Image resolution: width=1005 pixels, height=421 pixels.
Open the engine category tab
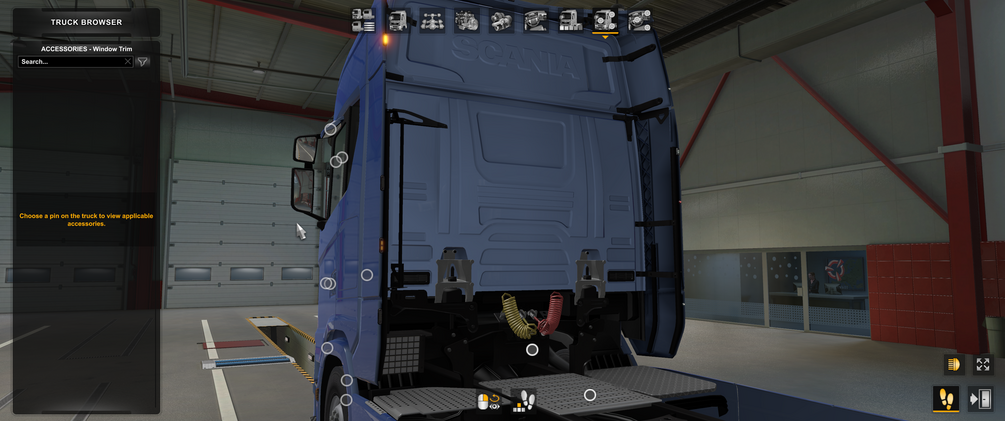point(467,20)
